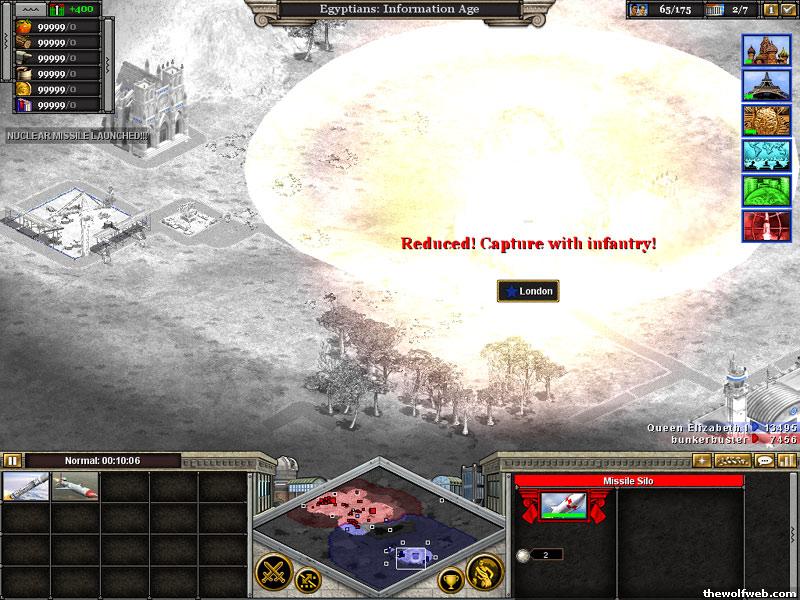Pause the game with the pause button

point(12,461)
